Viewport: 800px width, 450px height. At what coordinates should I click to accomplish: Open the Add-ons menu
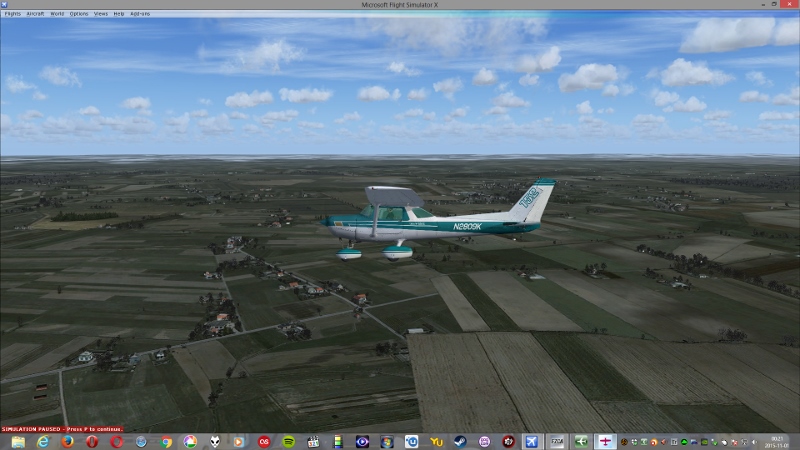point(140,14)
